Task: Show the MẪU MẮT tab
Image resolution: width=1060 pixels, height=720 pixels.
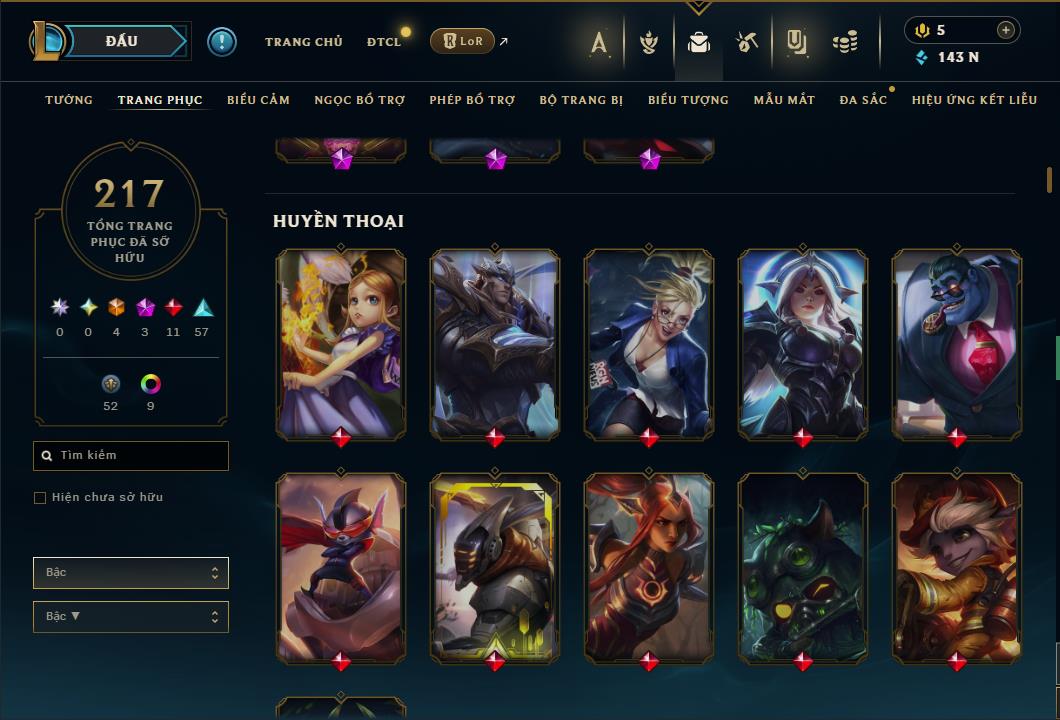Action: [784, 100]
